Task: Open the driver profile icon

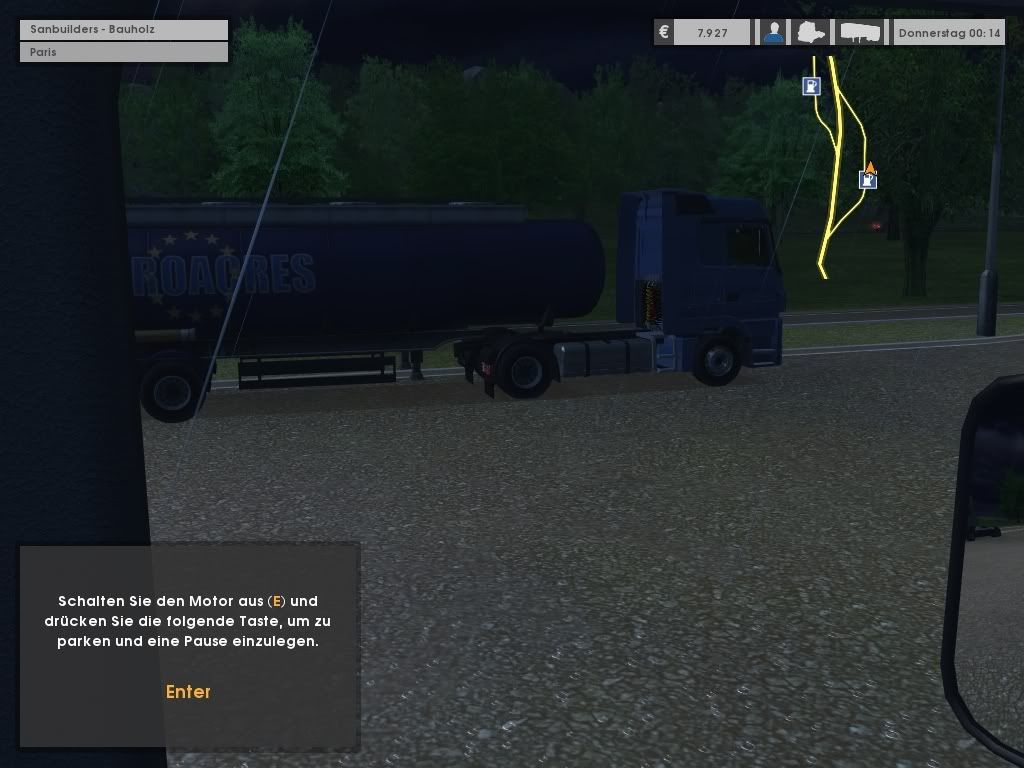Action: (x=773, y=33)
